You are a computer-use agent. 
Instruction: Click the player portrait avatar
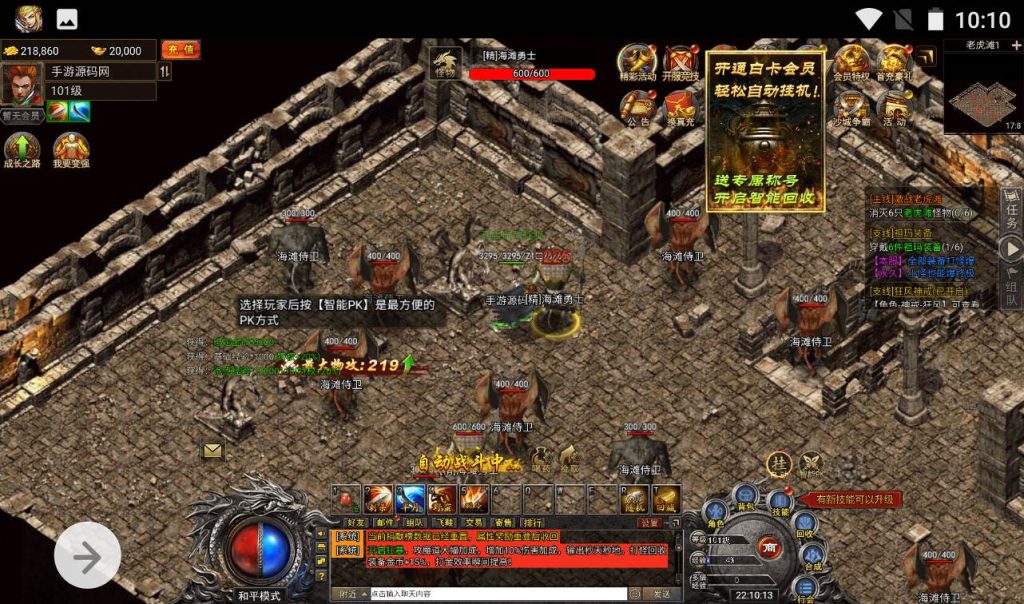click(21, 85)
